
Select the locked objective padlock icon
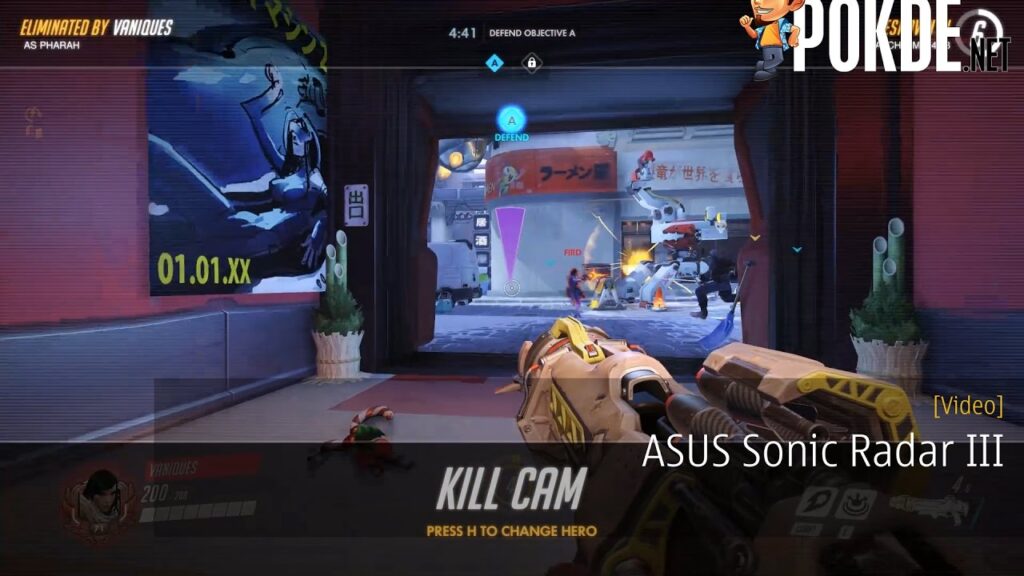530,63
